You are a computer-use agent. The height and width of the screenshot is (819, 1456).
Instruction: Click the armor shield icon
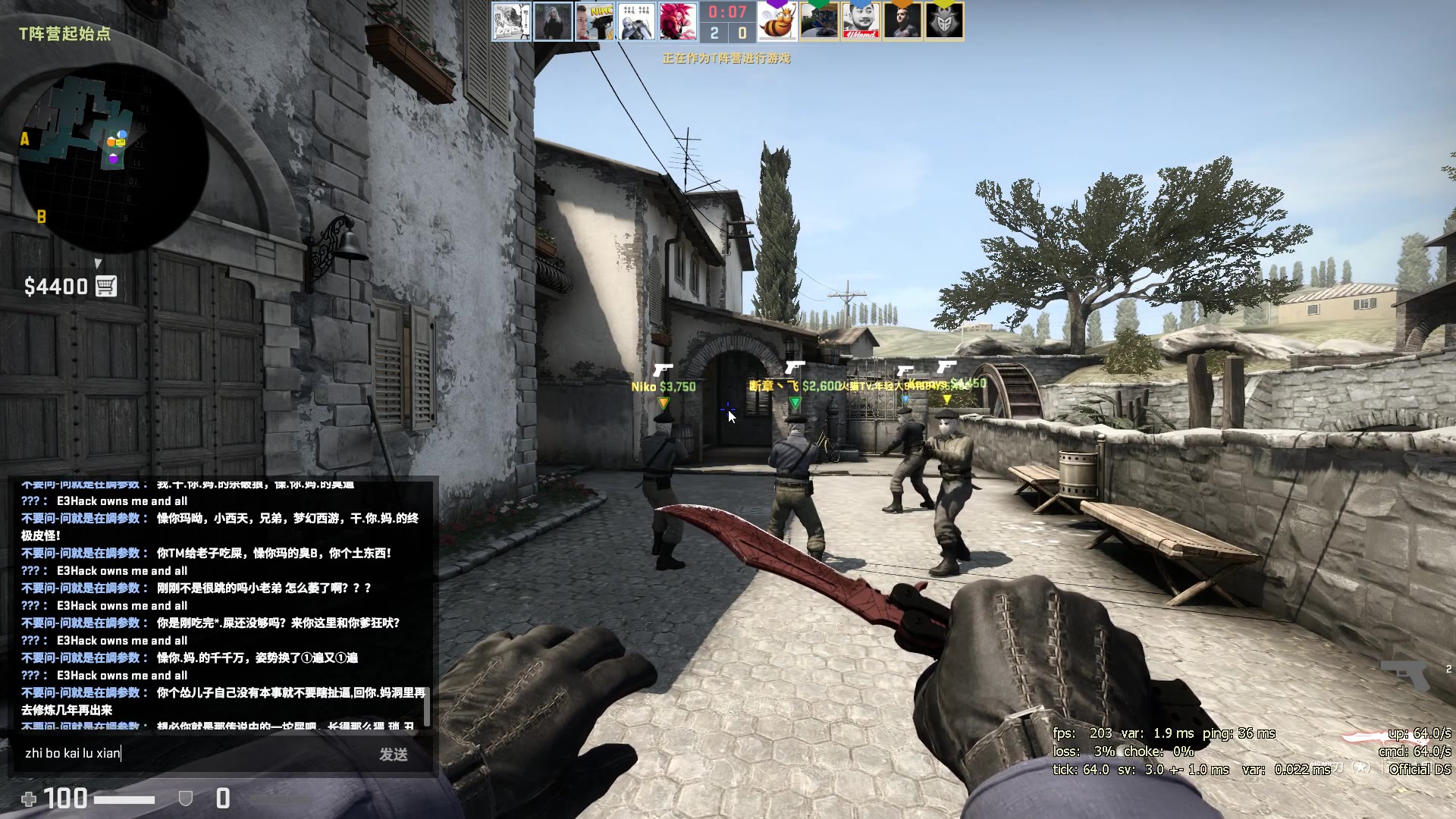coord(186,798)
